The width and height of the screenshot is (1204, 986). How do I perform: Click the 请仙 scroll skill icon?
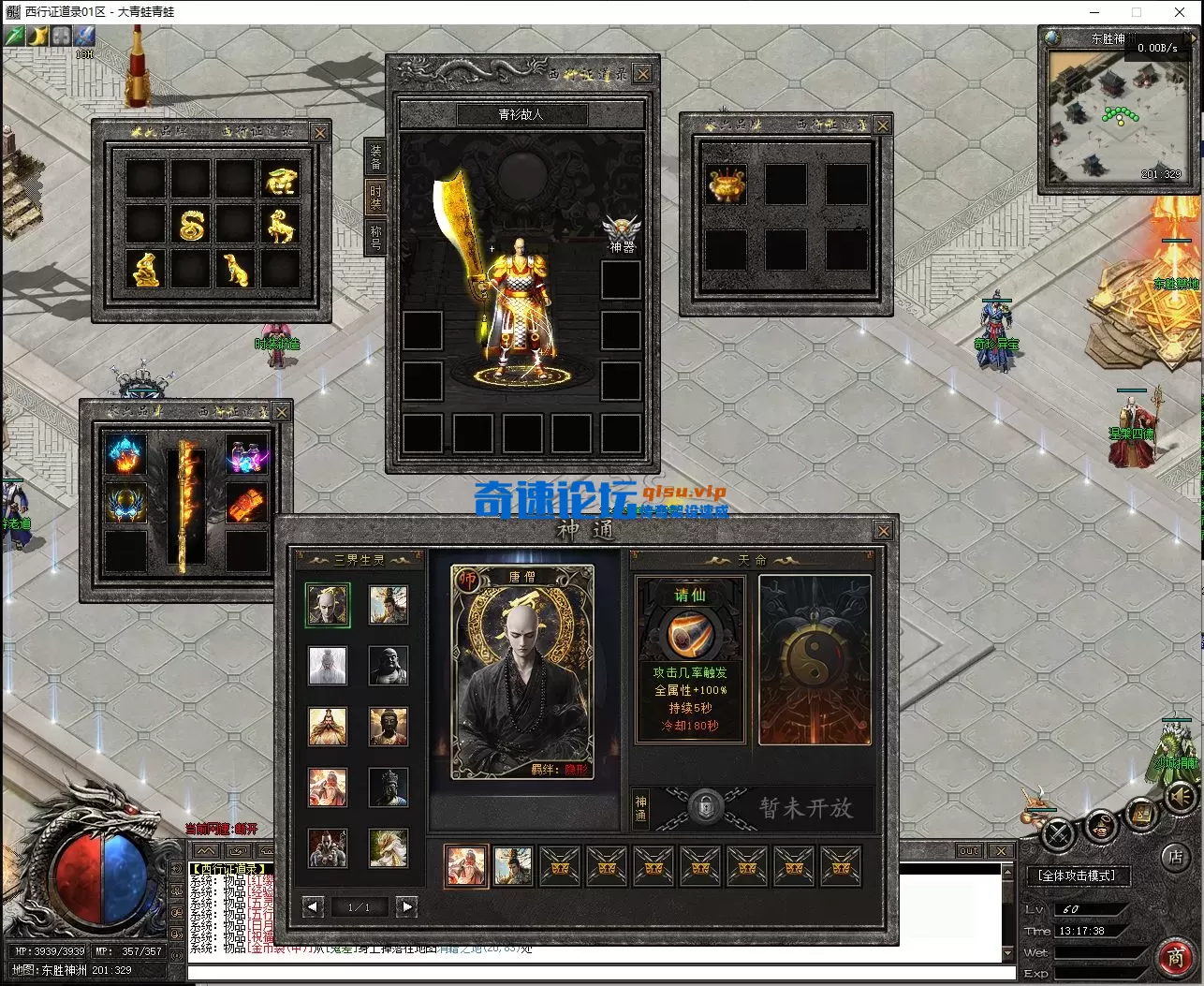pyautogui.click(x=690, y=636)
